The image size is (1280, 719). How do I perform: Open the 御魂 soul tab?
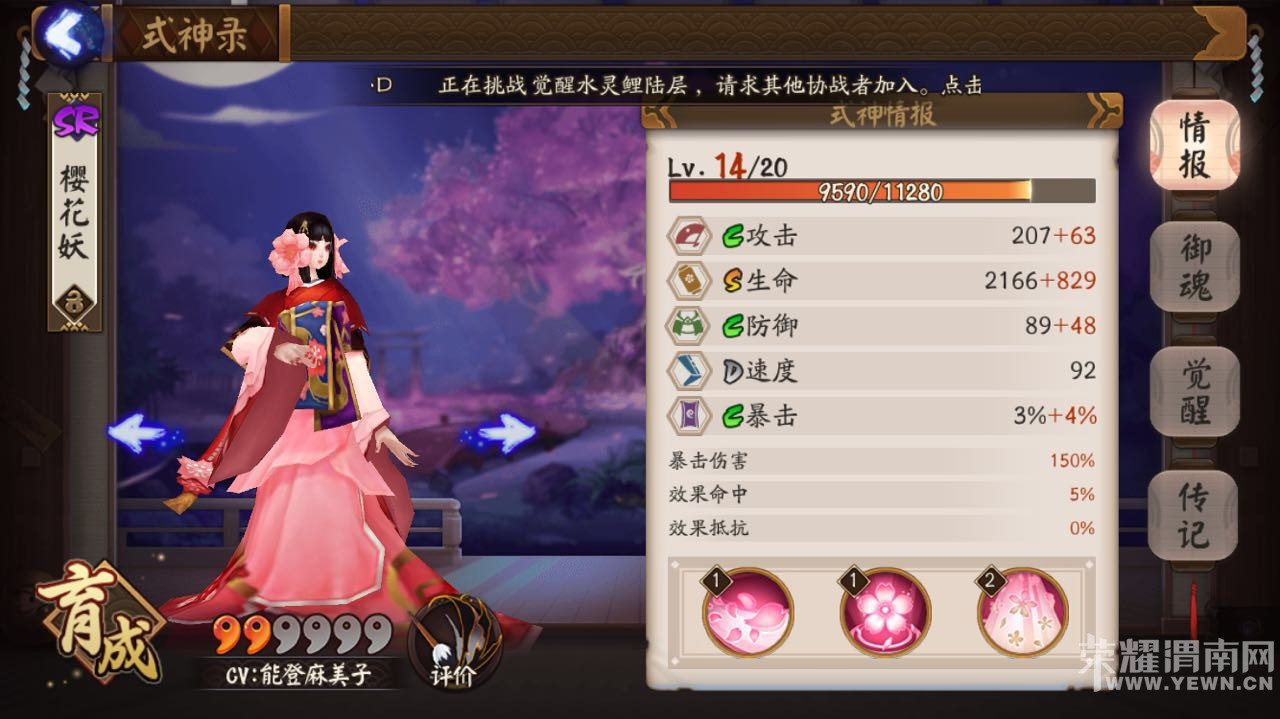click(x=1194, y=265)
